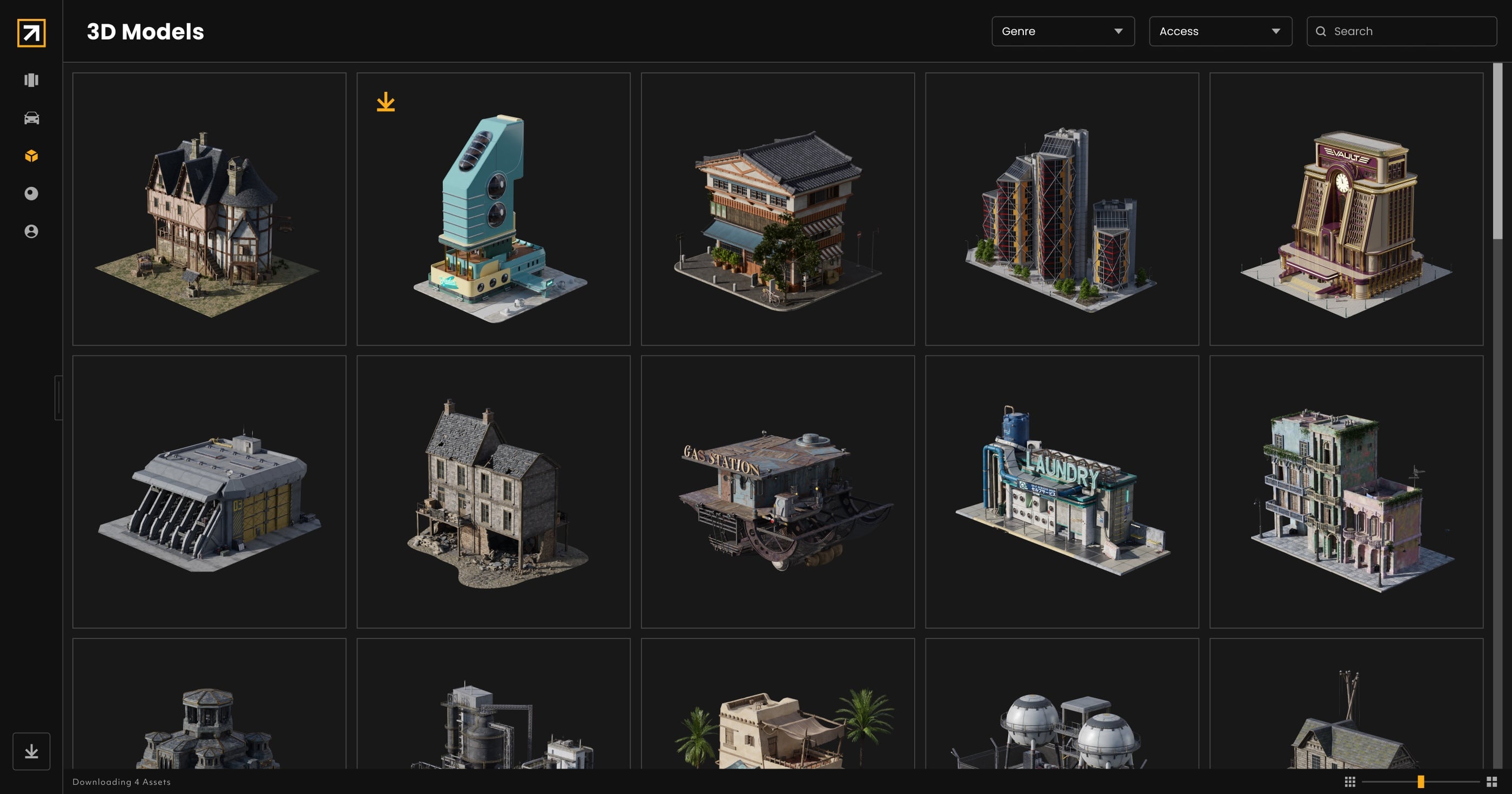1512x794 pixels.
Task: Click the Kitbash3D logo icon
Action: 31,33
